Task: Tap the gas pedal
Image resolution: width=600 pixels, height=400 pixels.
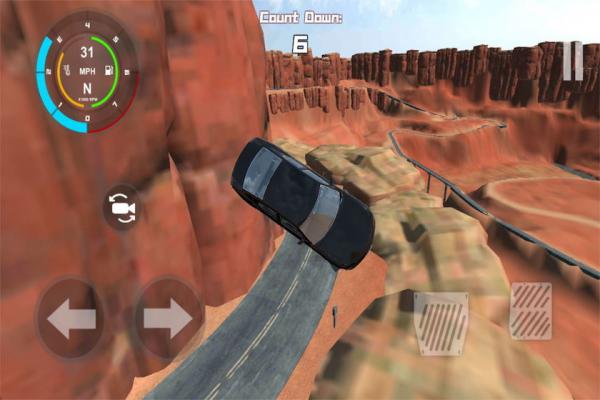Action: click(x=530, y=310)
